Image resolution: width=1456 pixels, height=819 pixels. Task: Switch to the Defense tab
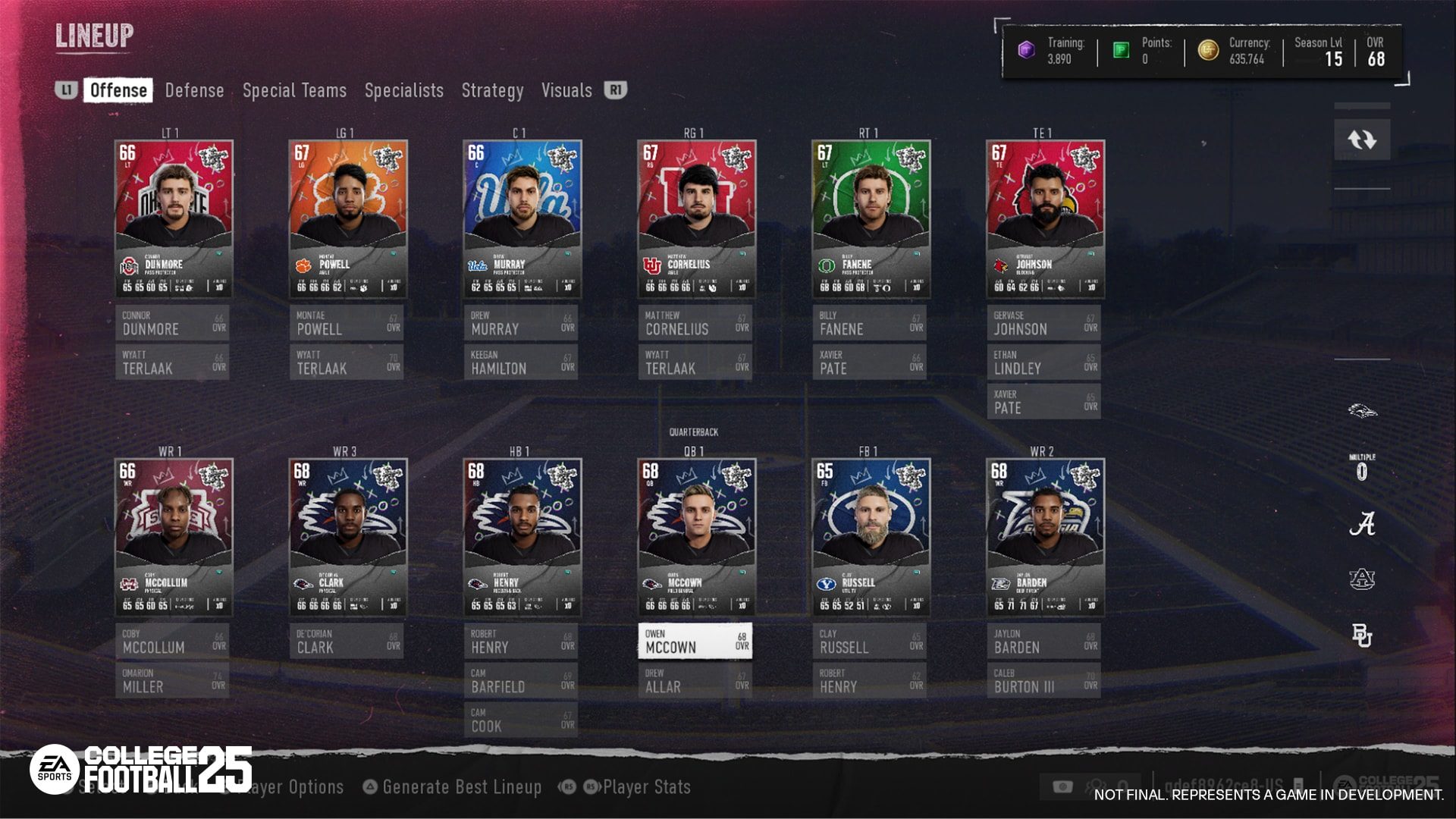[x=194, y=89]
